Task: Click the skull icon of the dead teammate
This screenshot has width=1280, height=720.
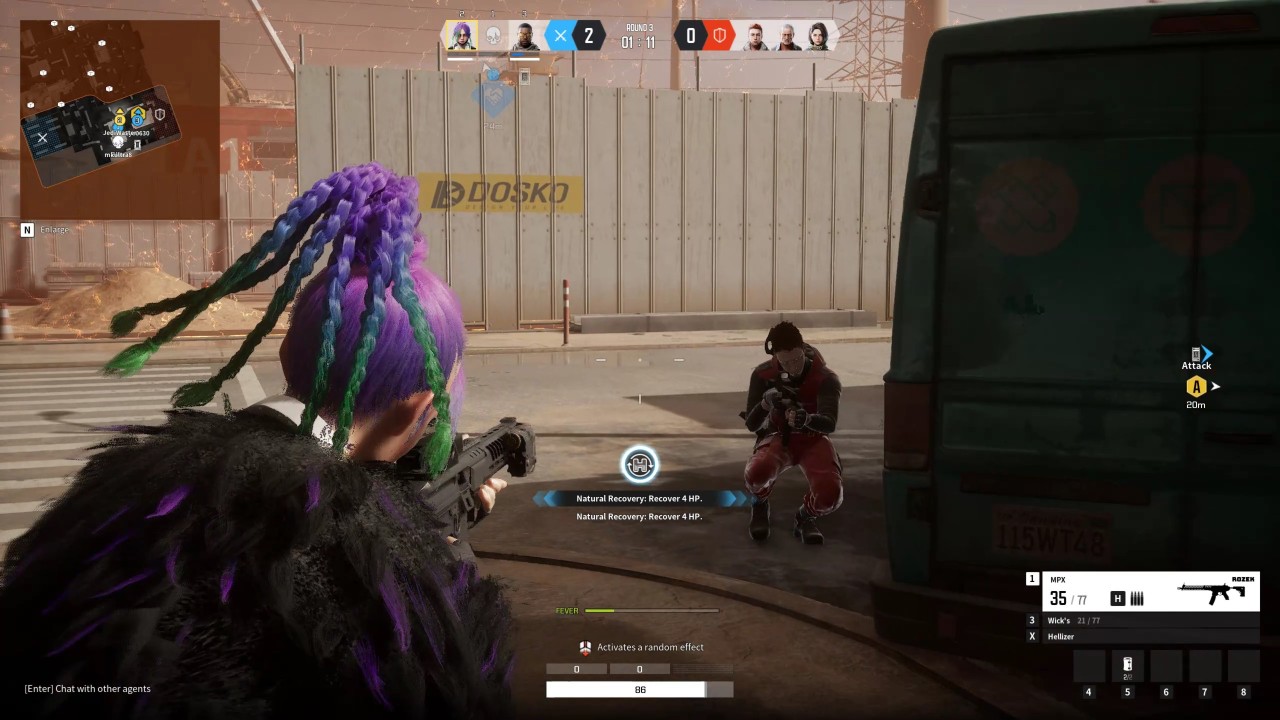Action: tap(492, 36)
